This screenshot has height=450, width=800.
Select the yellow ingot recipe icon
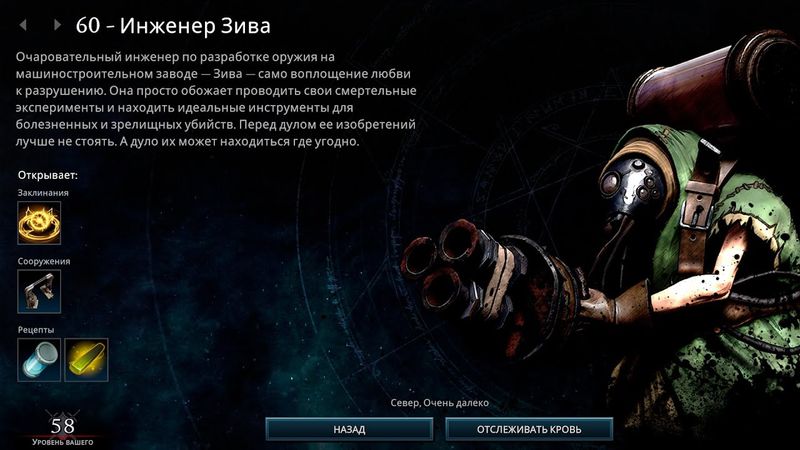point(87,359)
